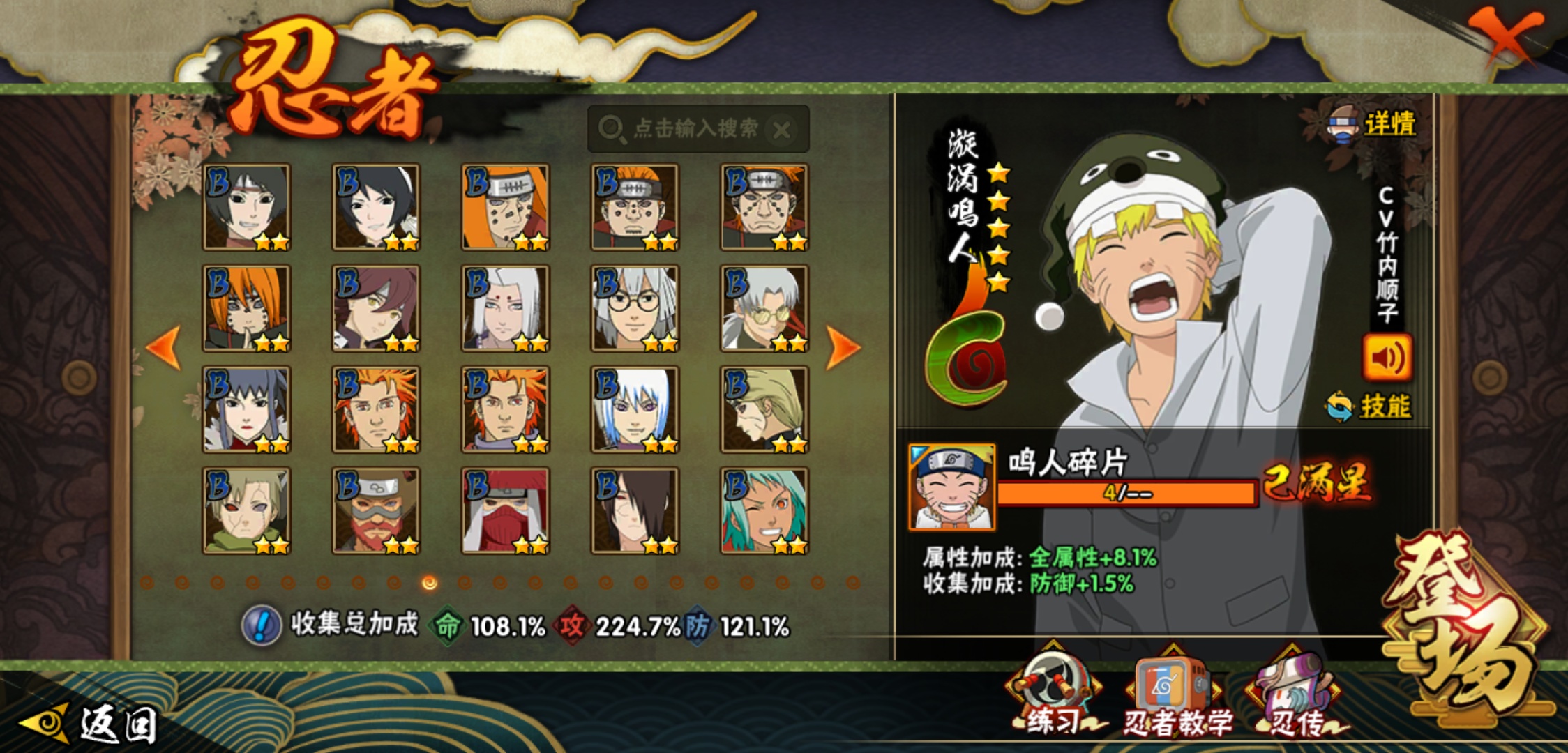This screenshot has height=753, width=1568.
Task: Go to the previous ninja page arrow
Action: click(165, 347)
